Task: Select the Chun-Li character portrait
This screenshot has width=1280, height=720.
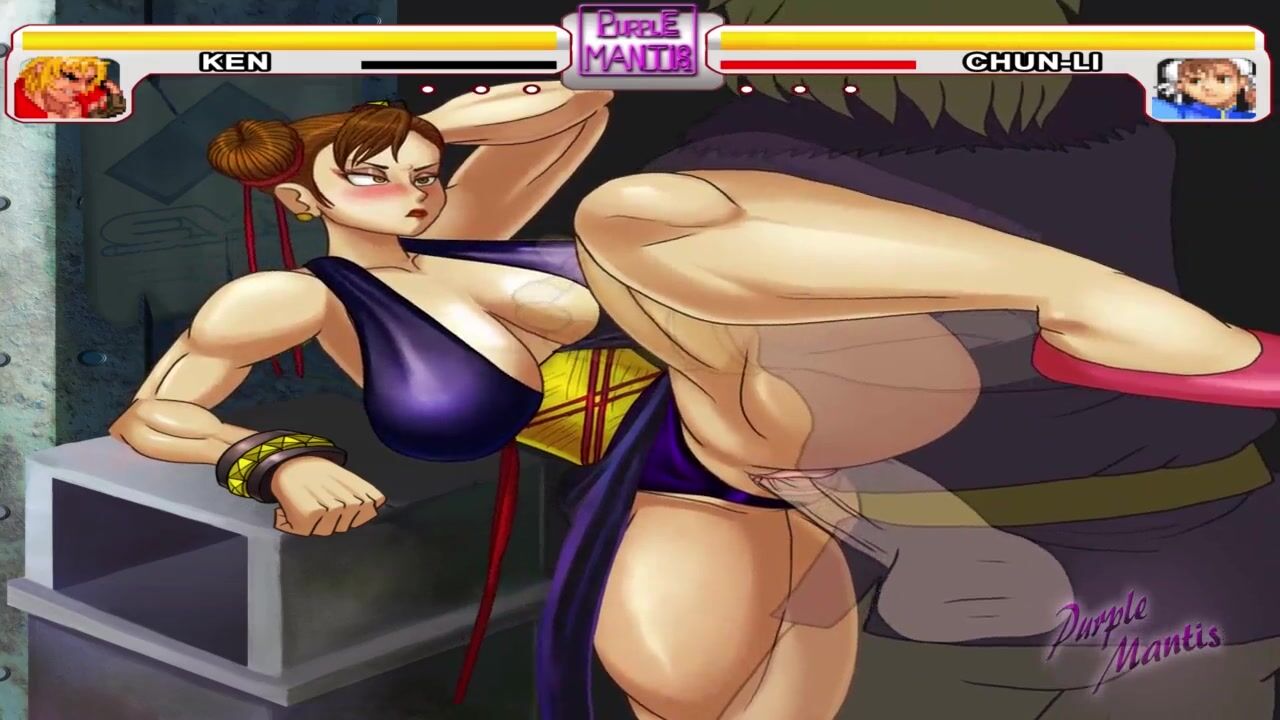Action: pyautogui.click(x=1204, y=88)
